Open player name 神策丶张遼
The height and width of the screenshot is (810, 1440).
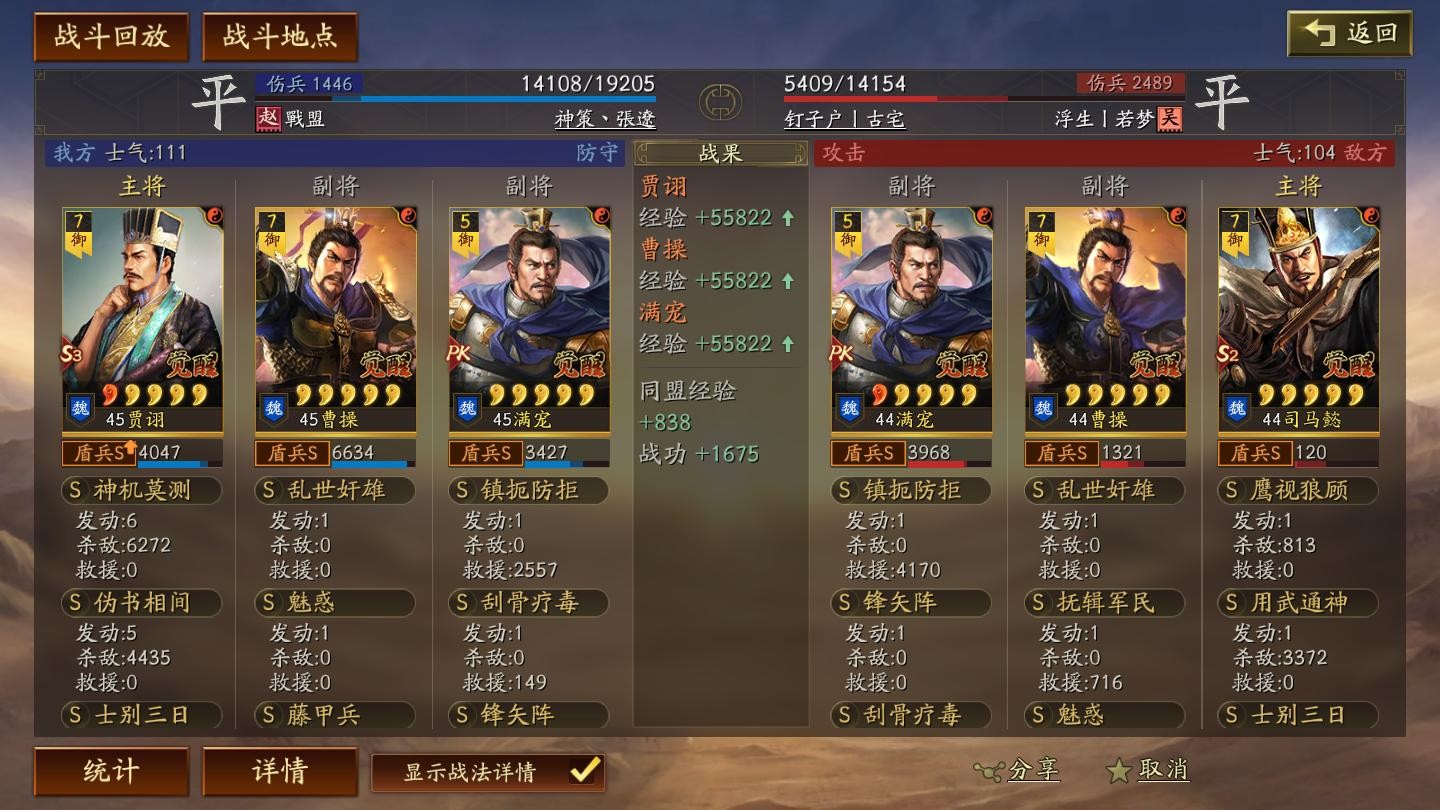pyautogui.click(x=605, y=119)
